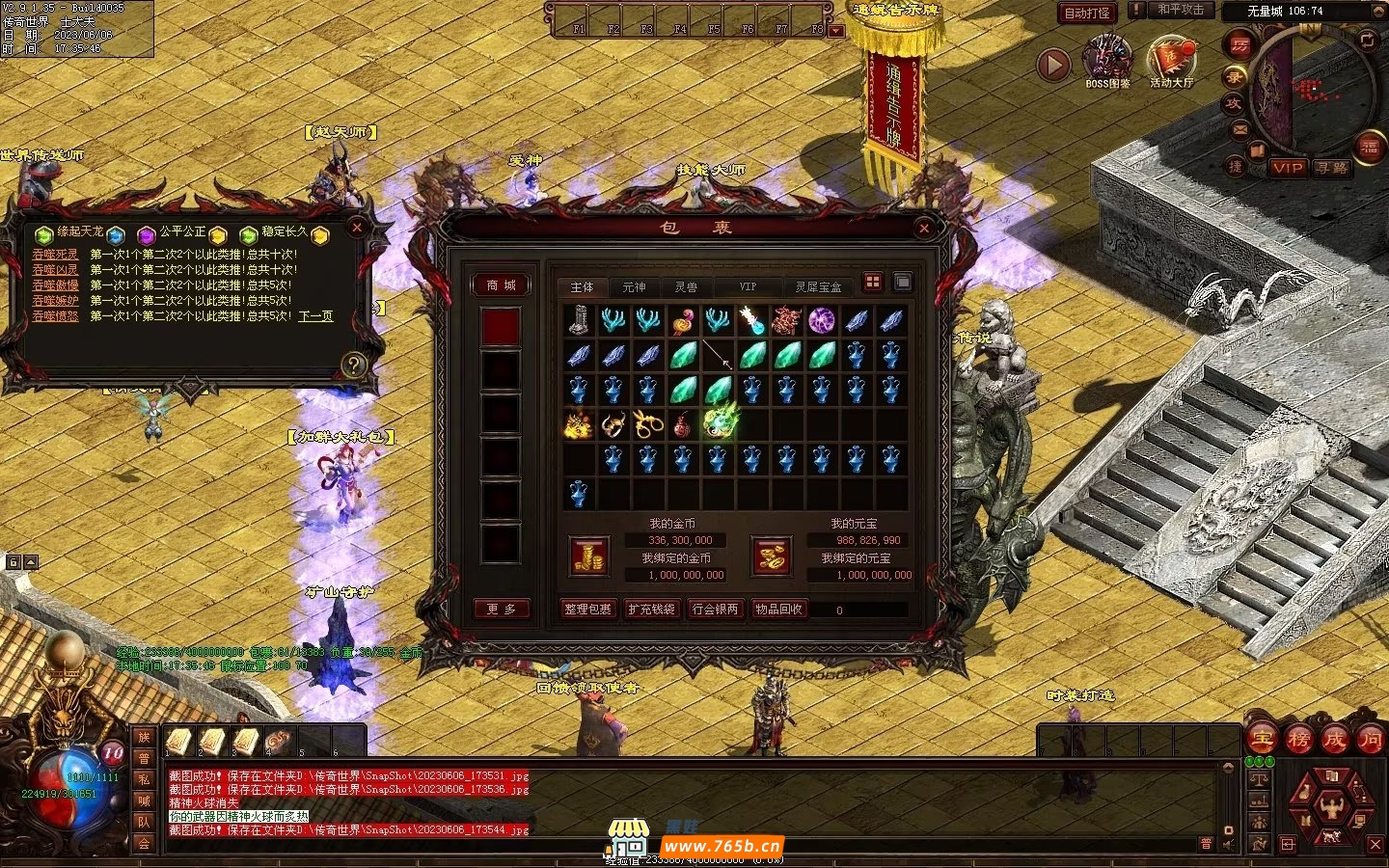This screenshot has width=1389, height=868.
Task: Close the 包裹 inventory window
Action: point(924,228)
